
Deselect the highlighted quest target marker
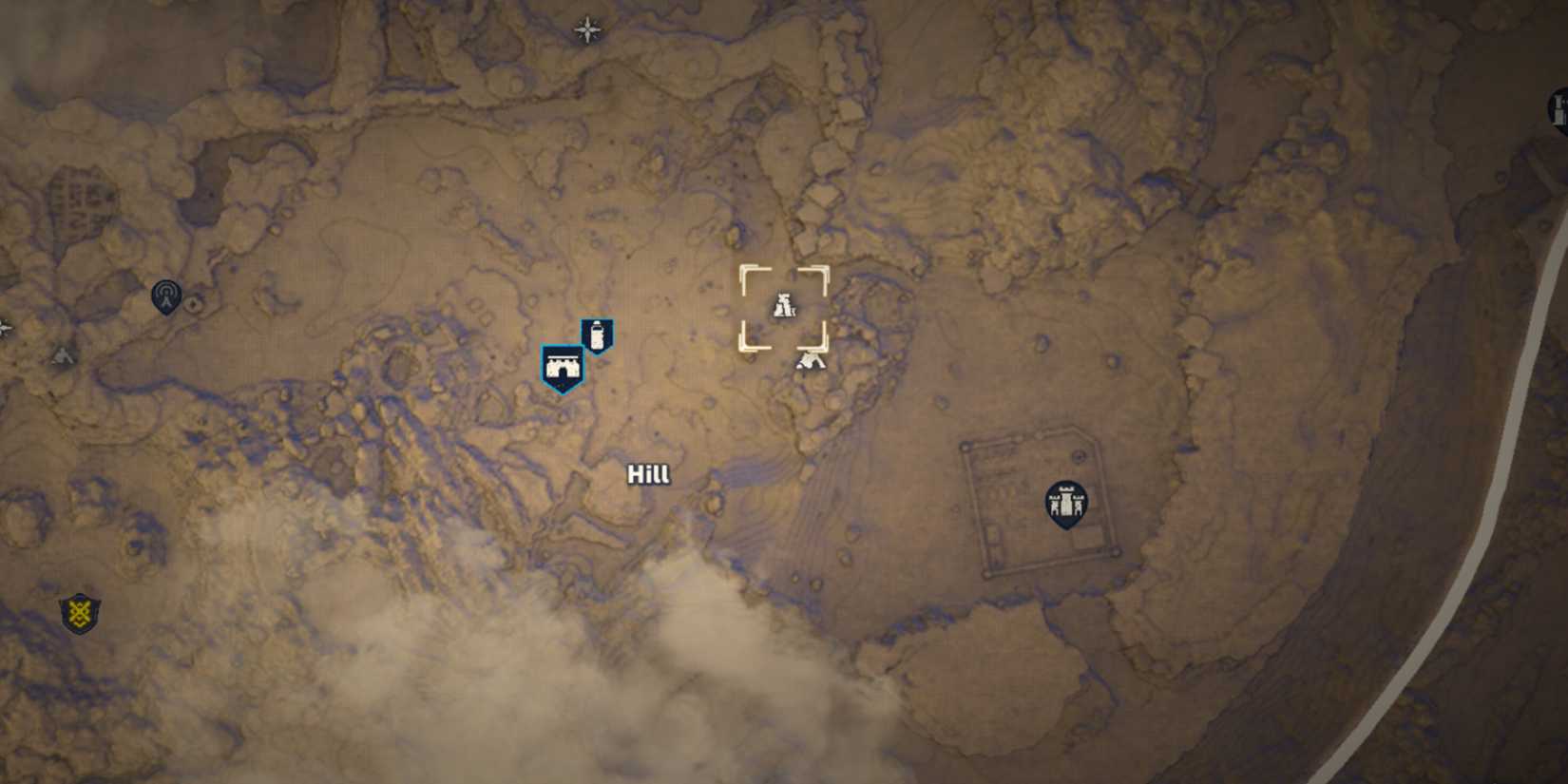point(784,306)
